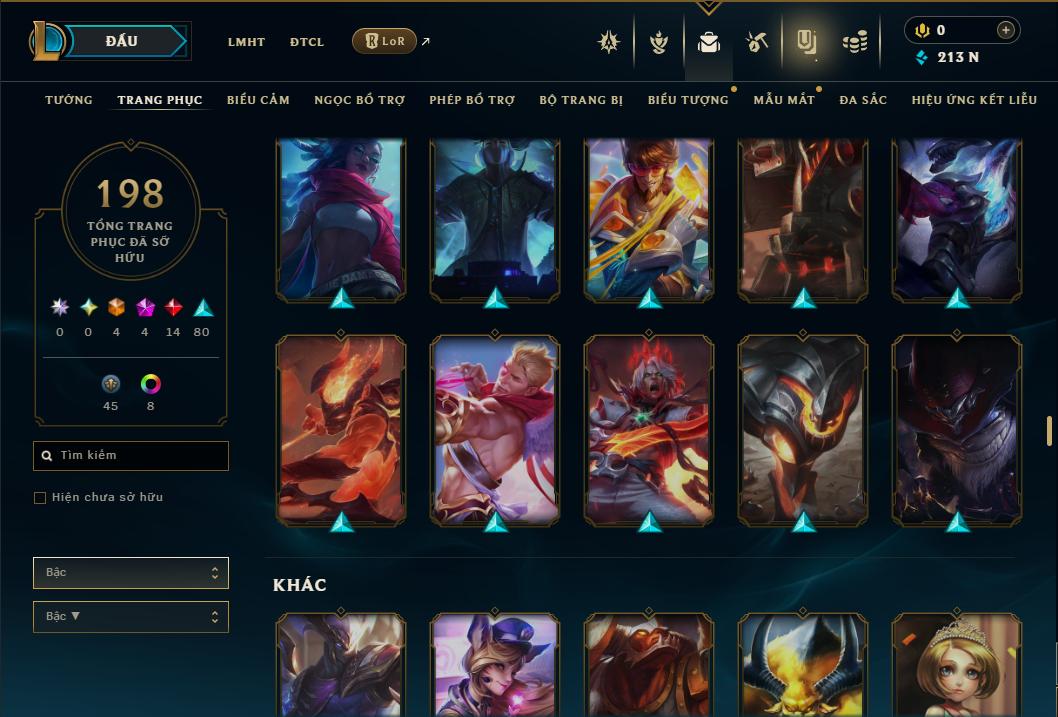Toggle the Hiện chưa sở hữu checkbox
This screenshot has height=717, width=1058.
[40, 498]
